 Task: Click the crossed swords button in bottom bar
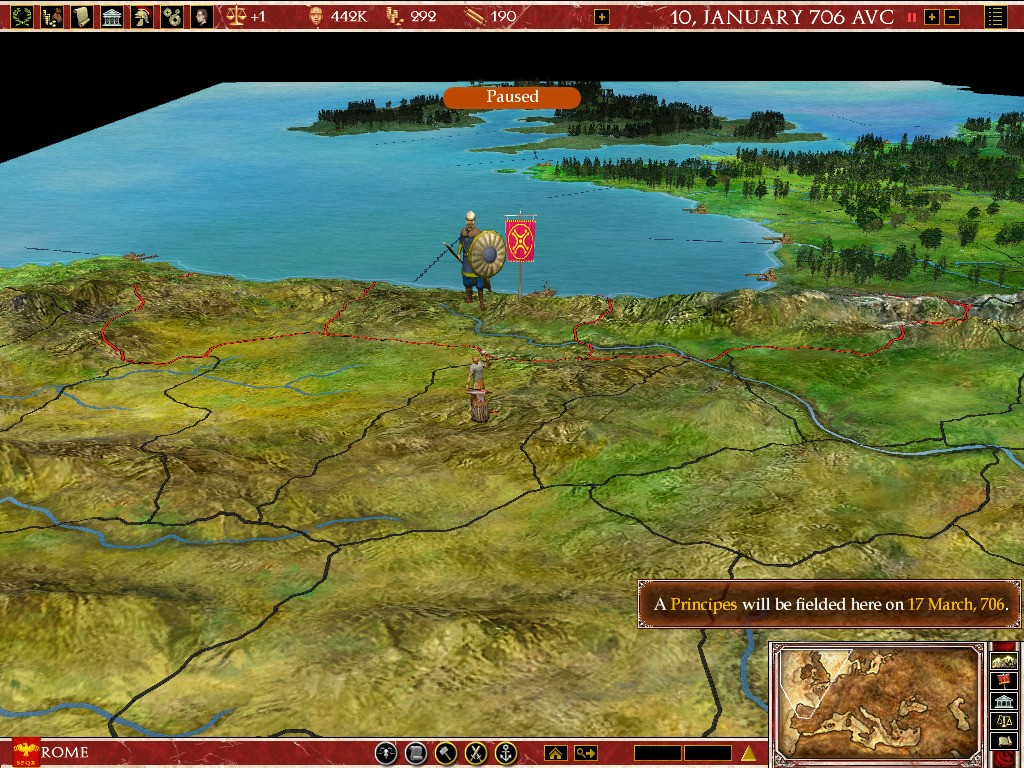[477, 753]
